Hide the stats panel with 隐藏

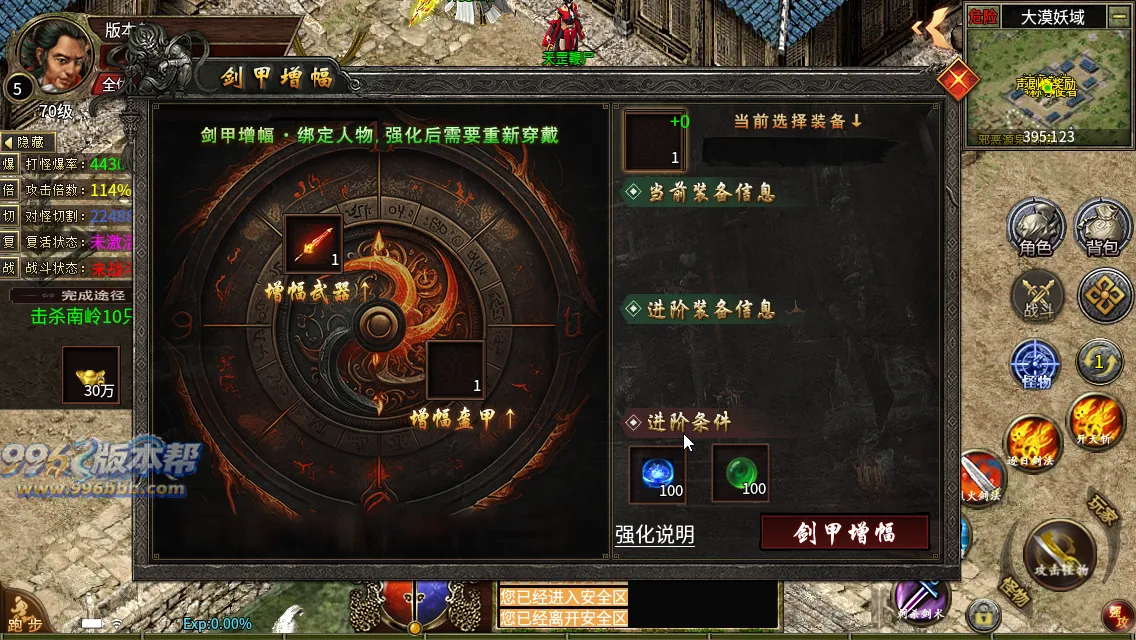pos(28,142)
